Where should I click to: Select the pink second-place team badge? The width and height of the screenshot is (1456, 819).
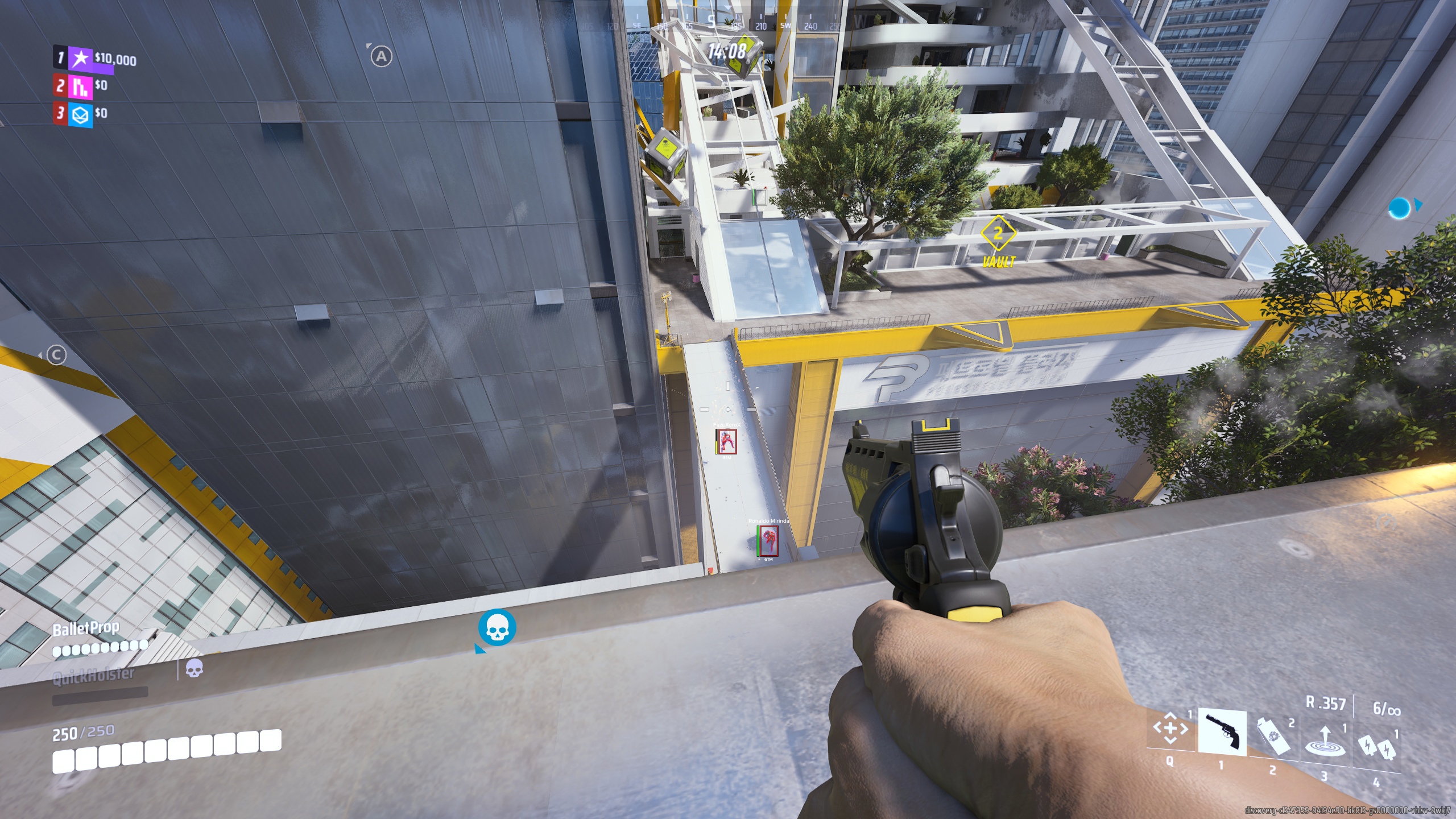click(80, 86)
